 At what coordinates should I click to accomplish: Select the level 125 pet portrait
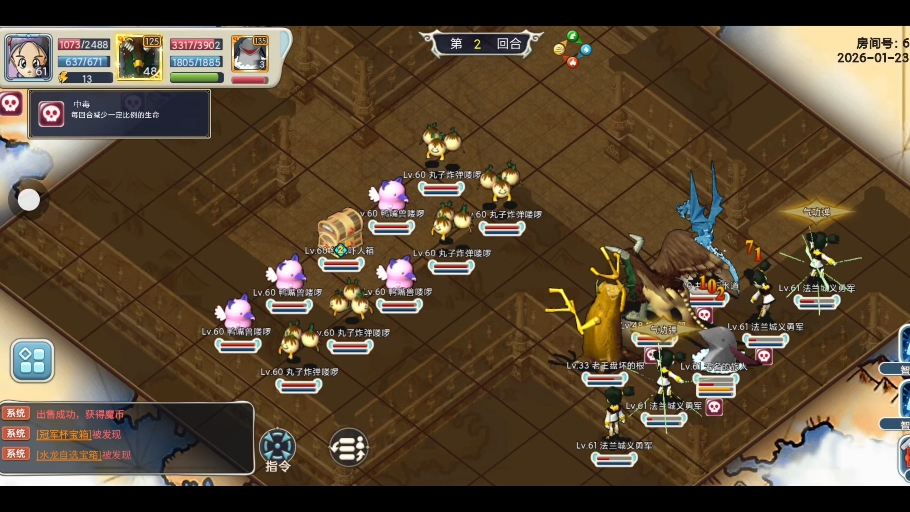(139, 57)
